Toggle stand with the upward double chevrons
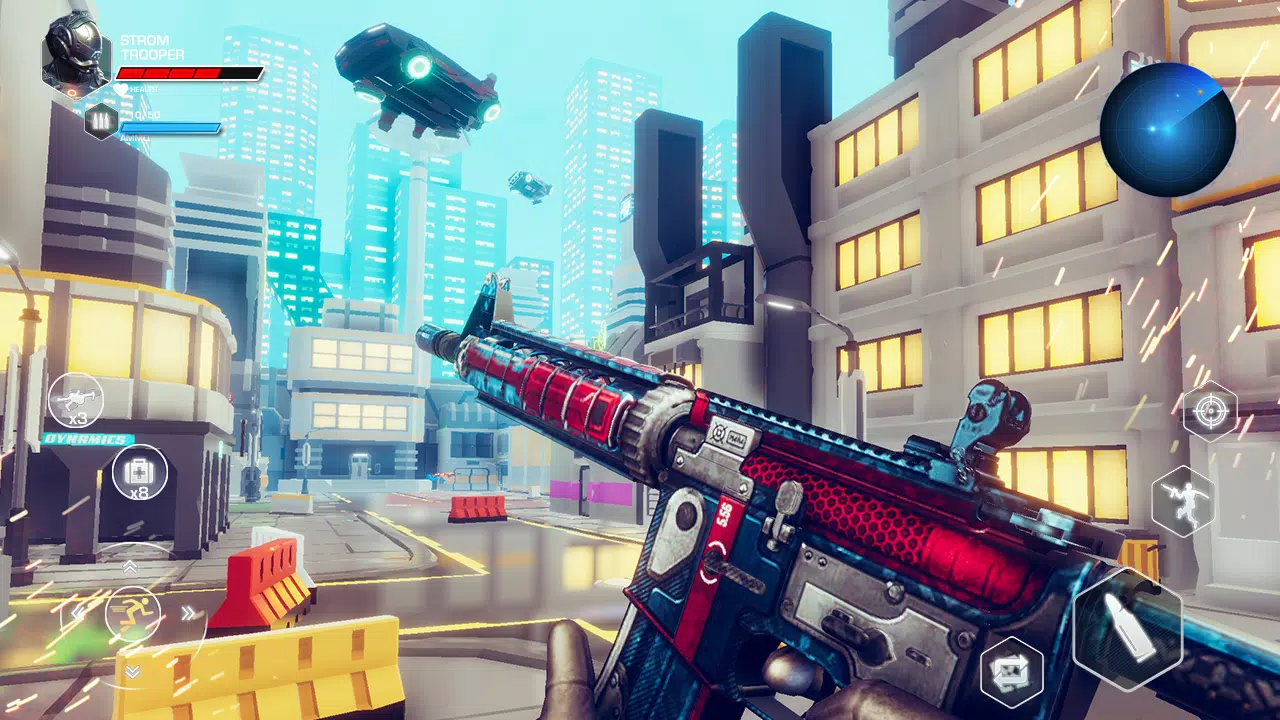Viewport: 1280px width, 720px height. pyautogui.click(x=130, y=565)
